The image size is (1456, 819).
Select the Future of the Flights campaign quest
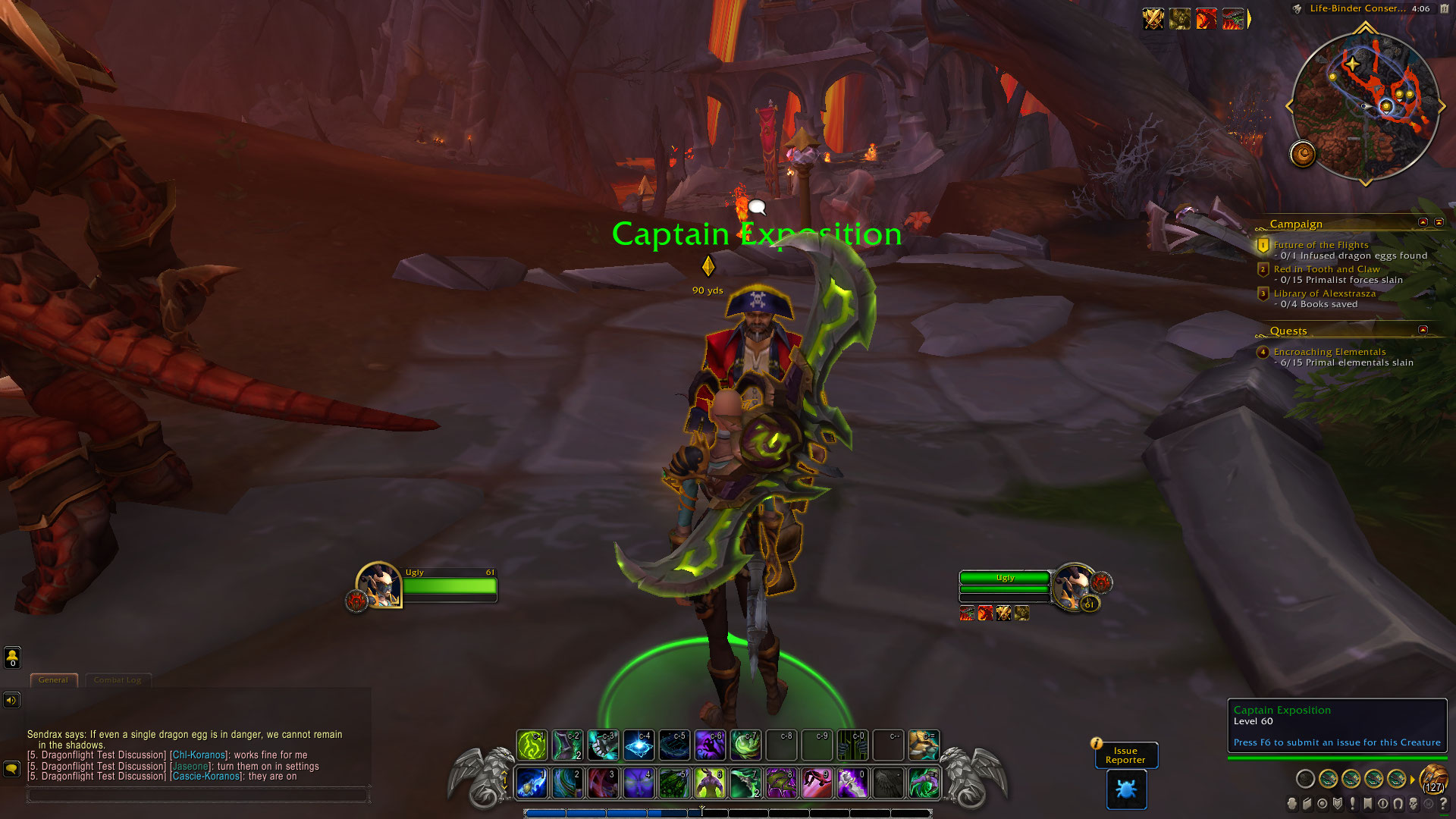pyautogui.click(x=1320, y=245)
